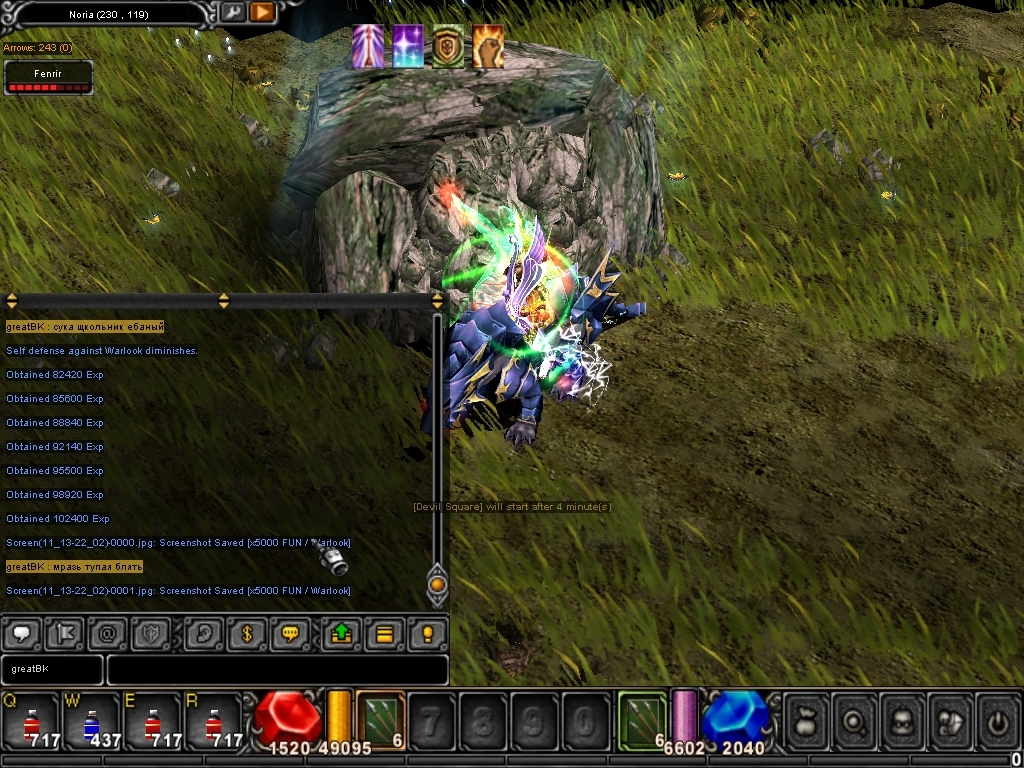Toggle the @ chat channel button
Viewport: 1024px width, 768px height.
click(109, 634)
